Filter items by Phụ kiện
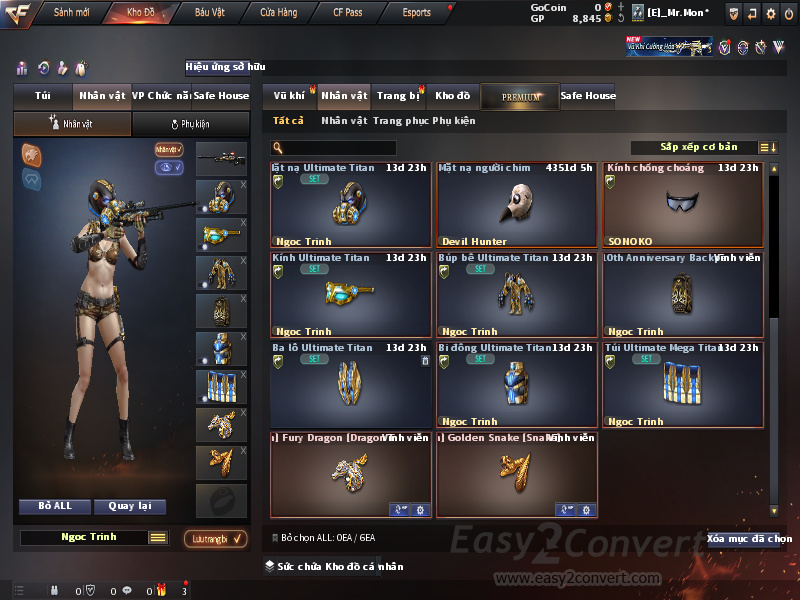This screenshot has width=800, height=600. click(454, 121)
